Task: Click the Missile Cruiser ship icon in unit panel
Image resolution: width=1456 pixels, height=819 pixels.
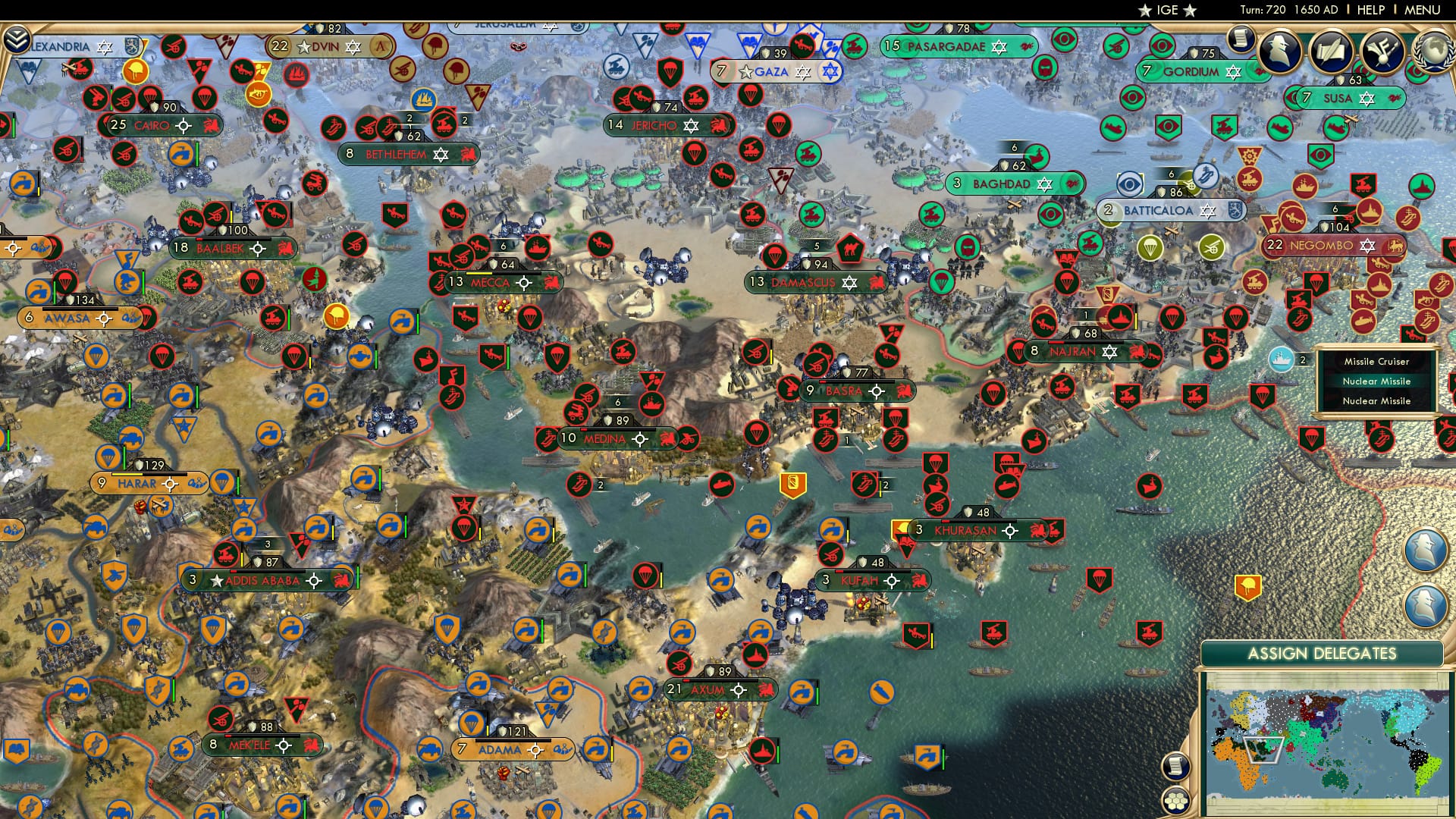Action: 1280,361
